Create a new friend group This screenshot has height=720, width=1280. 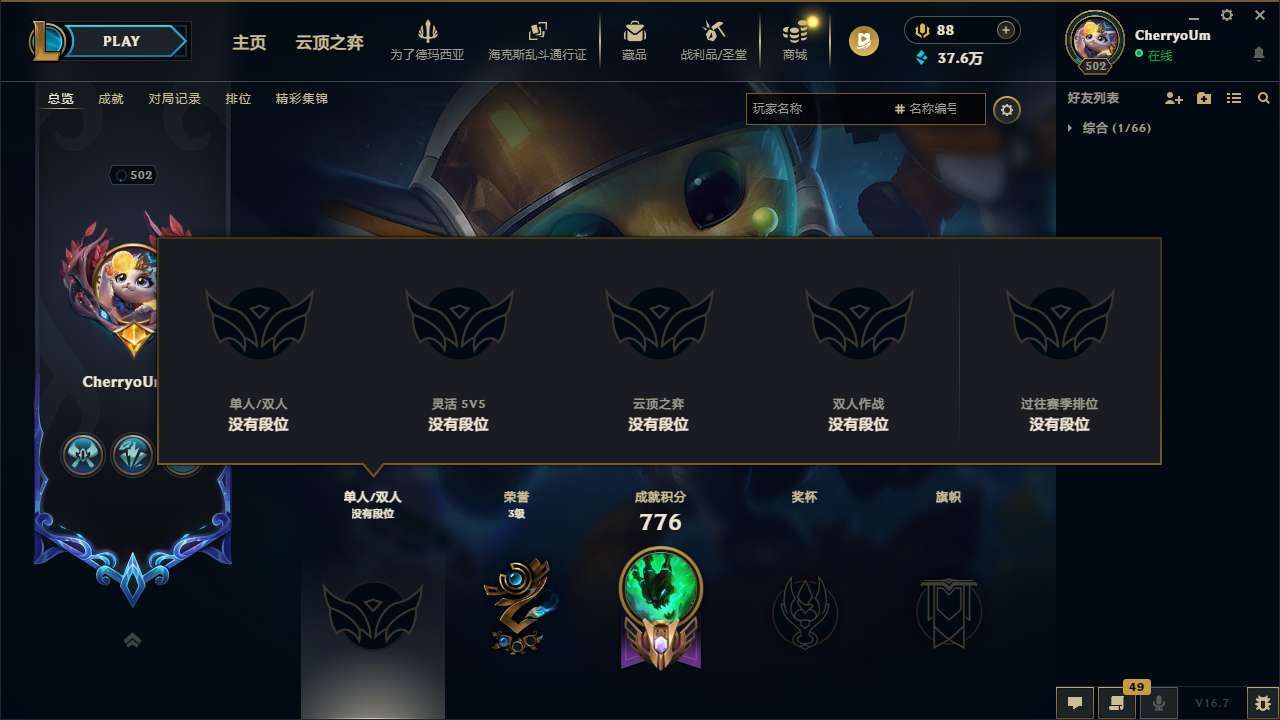pos(1204,98)
